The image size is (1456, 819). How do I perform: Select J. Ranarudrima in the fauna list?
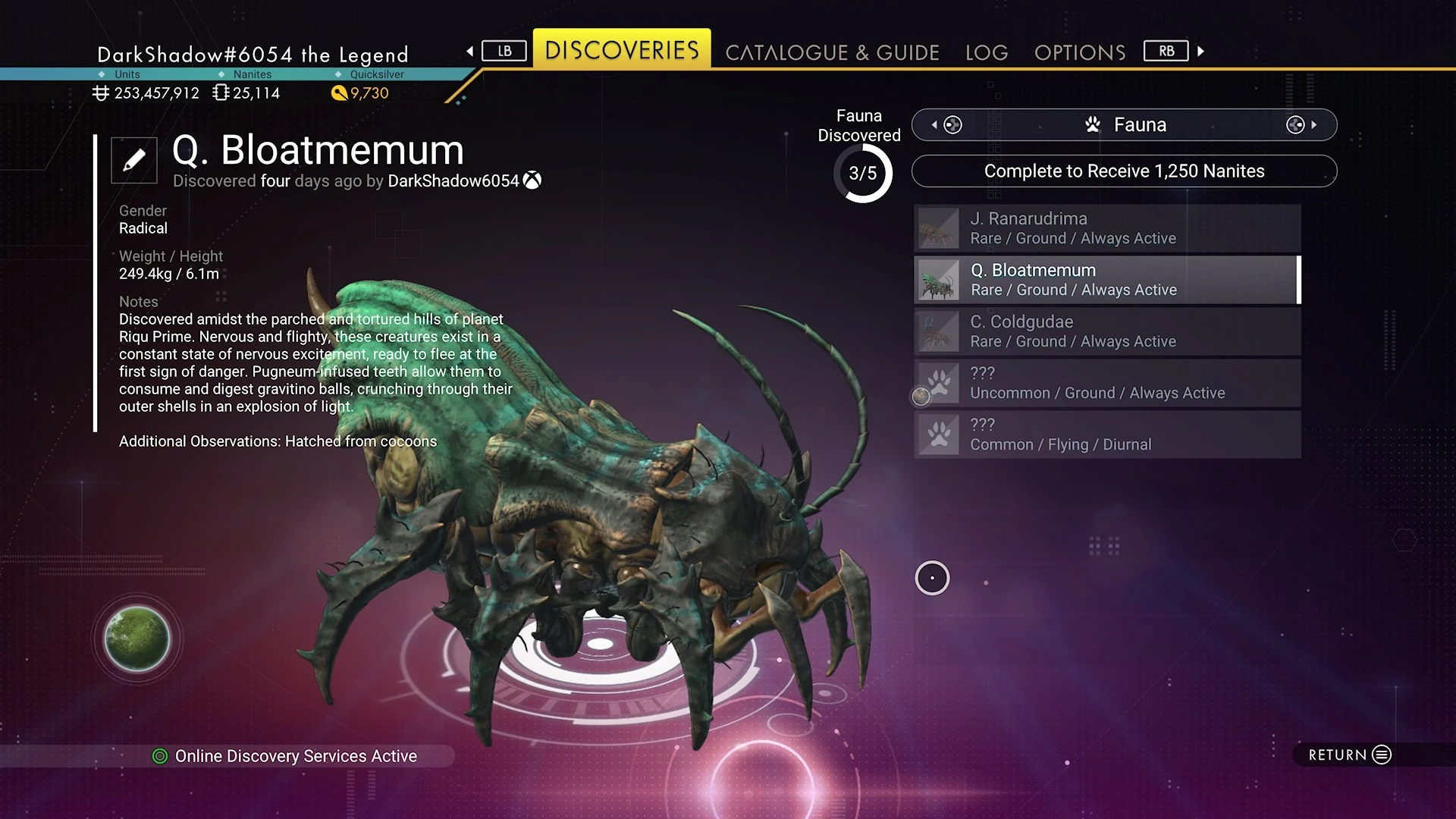pyautogui.click(x=1107, y=228)
